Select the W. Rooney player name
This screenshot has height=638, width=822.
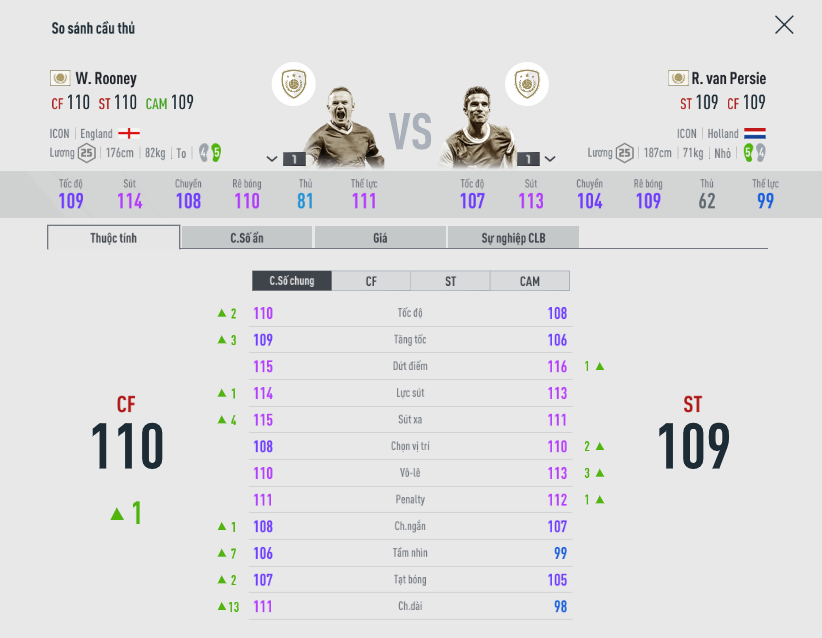tap(106, 78)
